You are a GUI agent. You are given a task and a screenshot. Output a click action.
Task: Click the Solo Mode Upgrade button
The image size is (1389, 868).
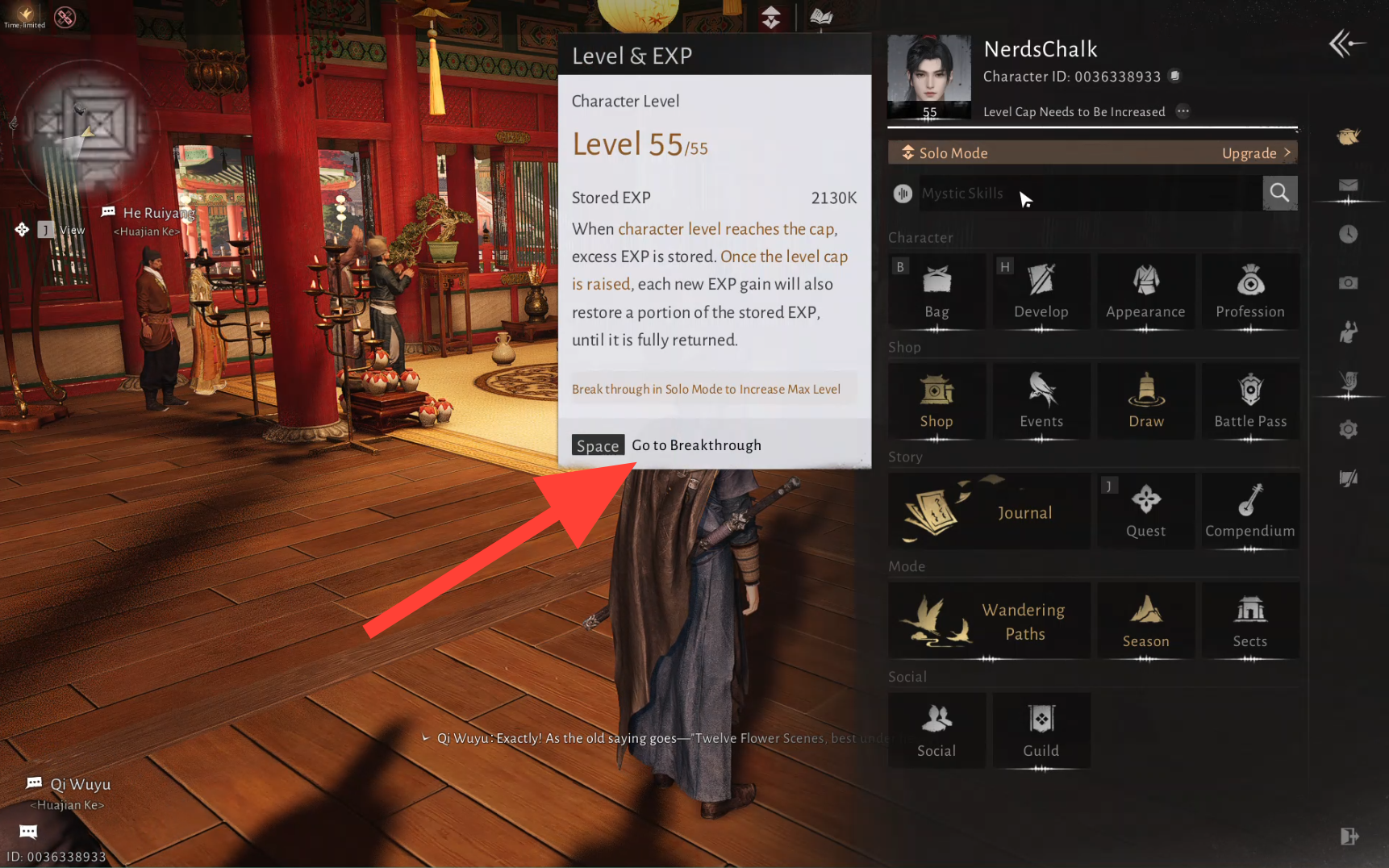1255,153
